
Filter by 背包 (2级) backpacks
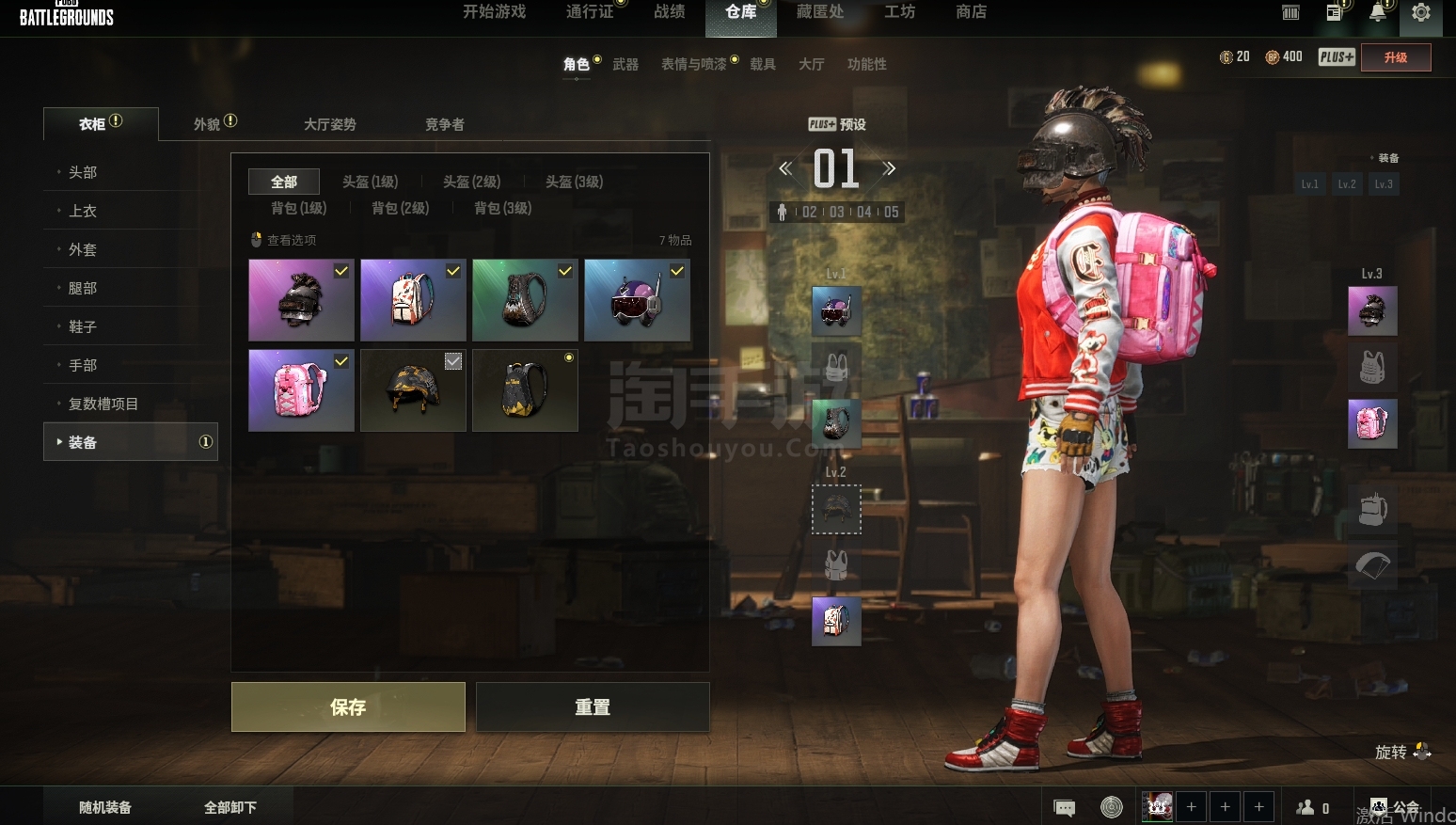[x=400, y=208]
